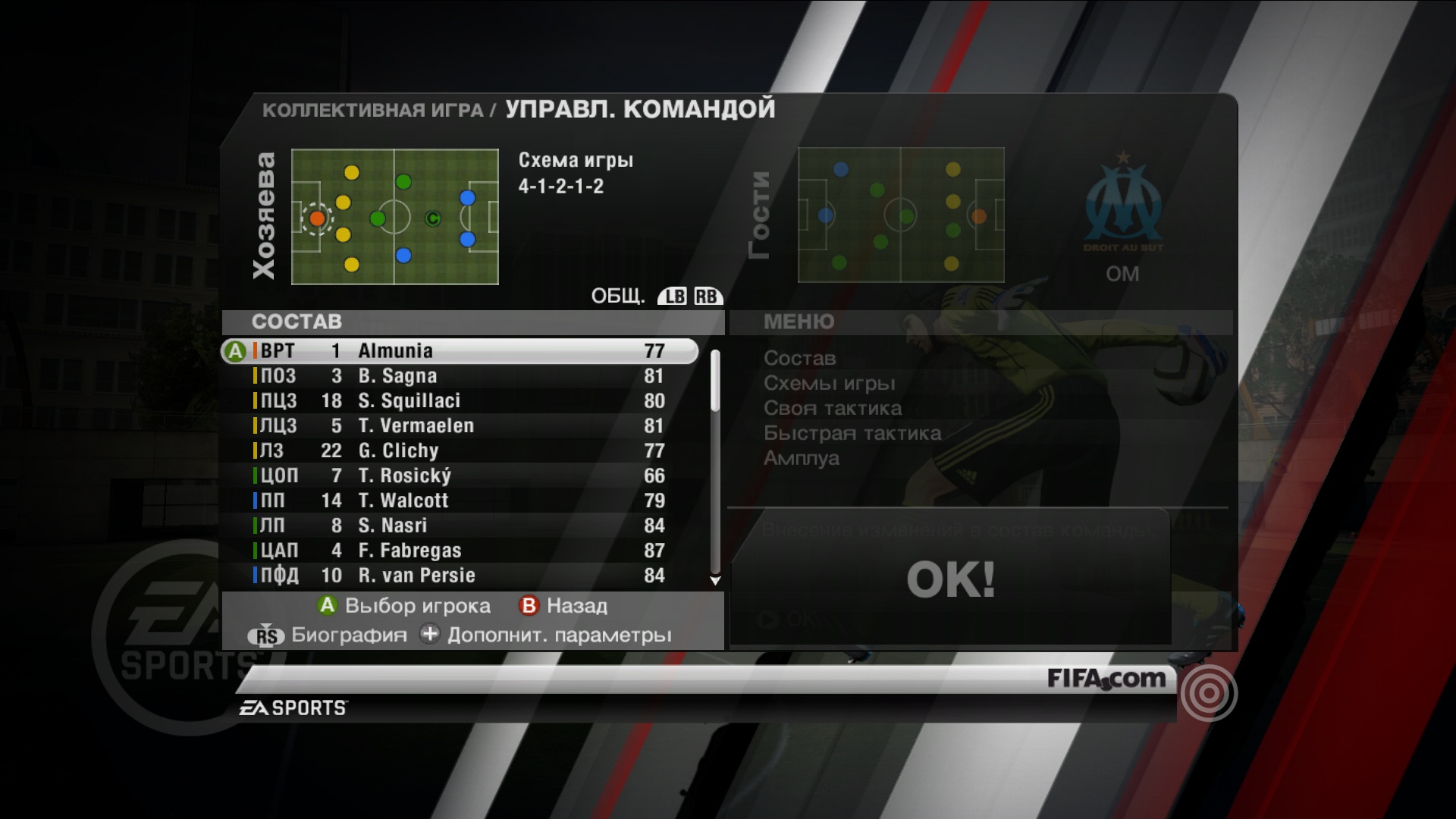Select T. Rosický in the lineup
The width and height of the screenshot is (1456, 819).
pyautogui.click(x=459, y=476)
